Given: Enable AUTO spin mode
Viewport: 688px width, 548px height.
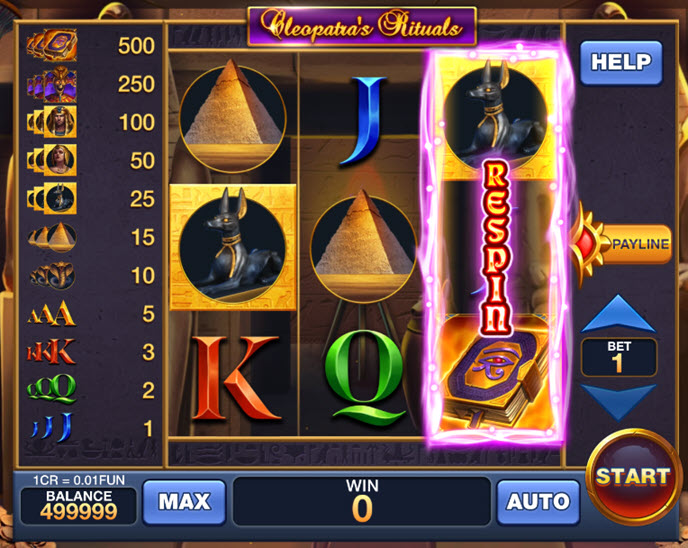Looking at the screenshot, I should click(x=538, y=501).
